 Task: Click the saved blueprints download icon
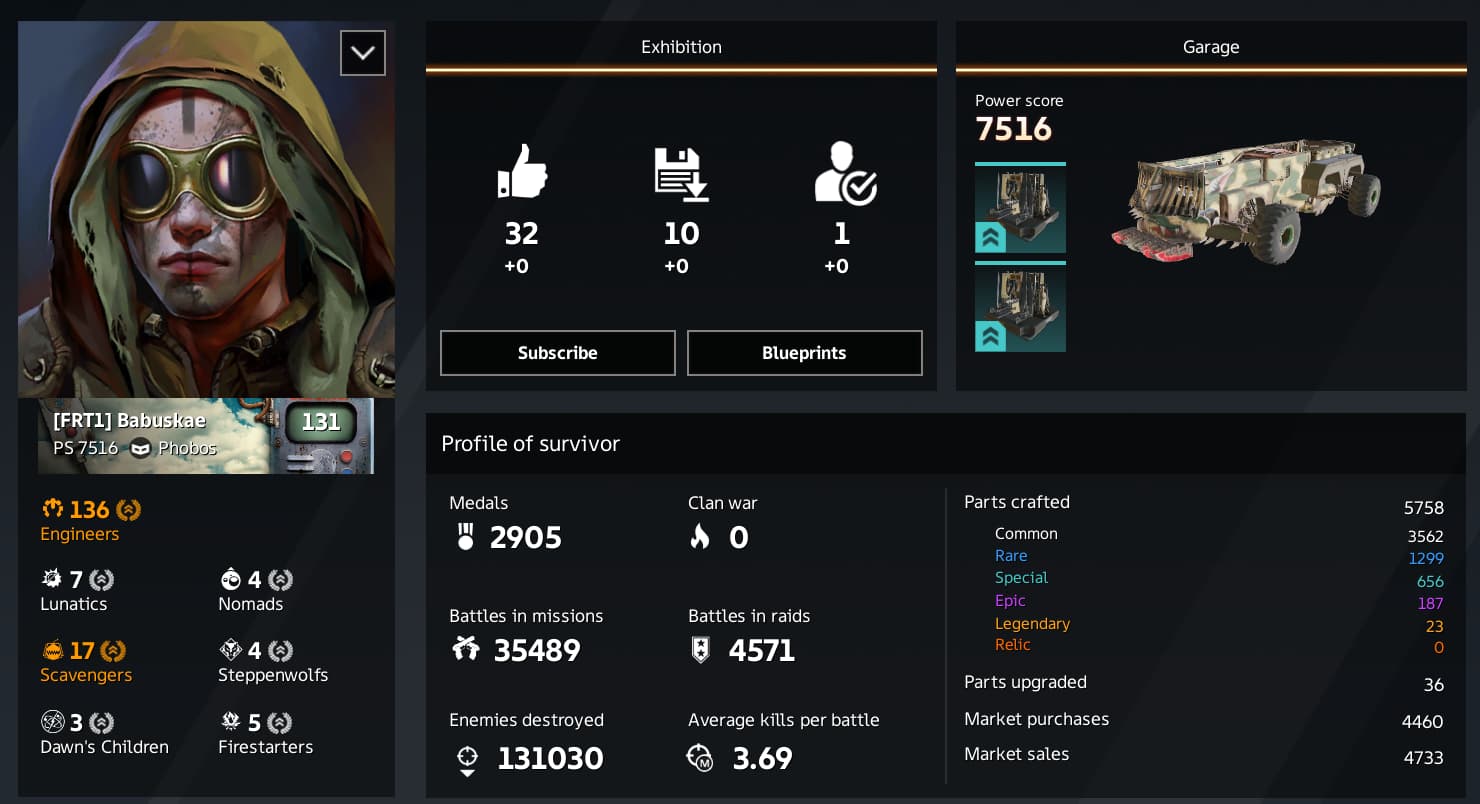tap(681, 172)
